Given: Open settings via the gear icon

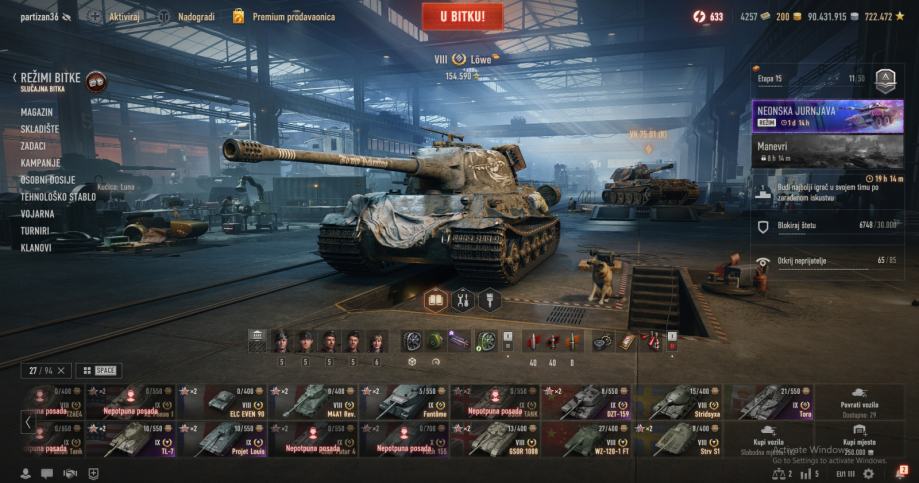Looking at the screenshot, I should point(869,473).
